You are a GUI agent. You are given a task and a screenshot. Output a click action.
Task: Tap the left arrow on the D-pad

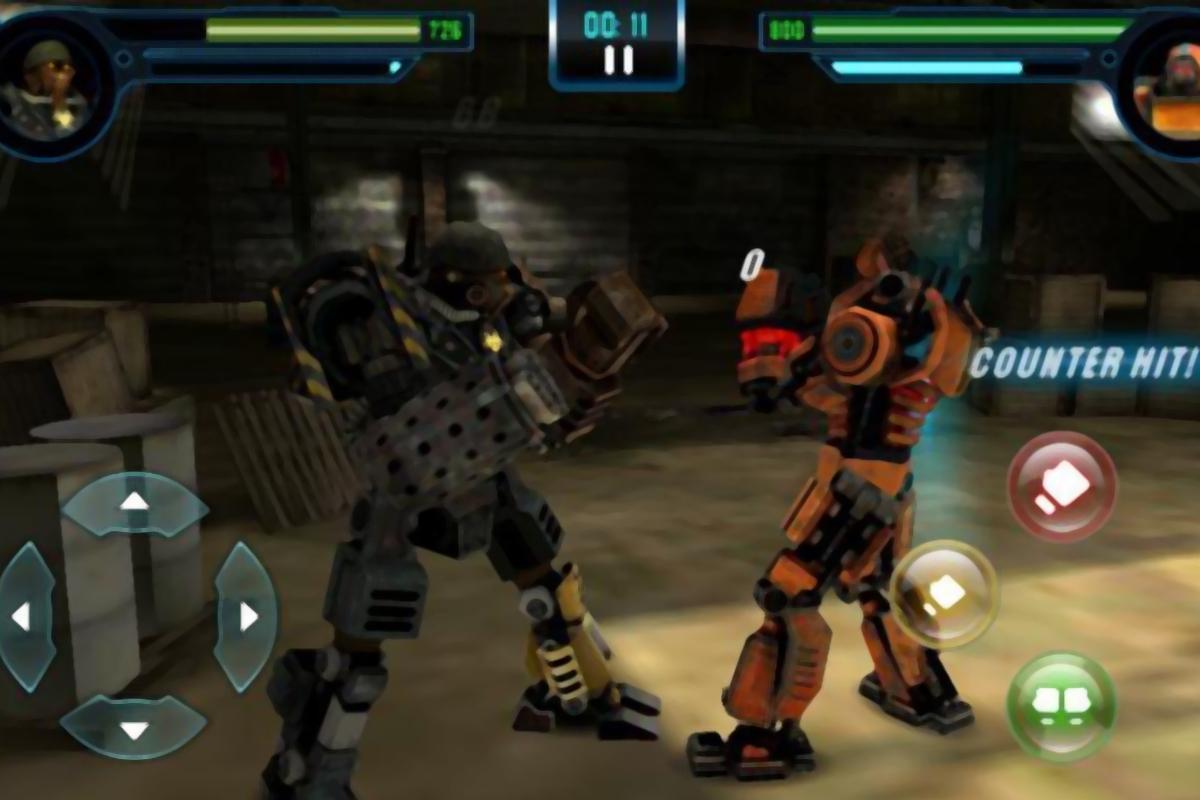22,617
